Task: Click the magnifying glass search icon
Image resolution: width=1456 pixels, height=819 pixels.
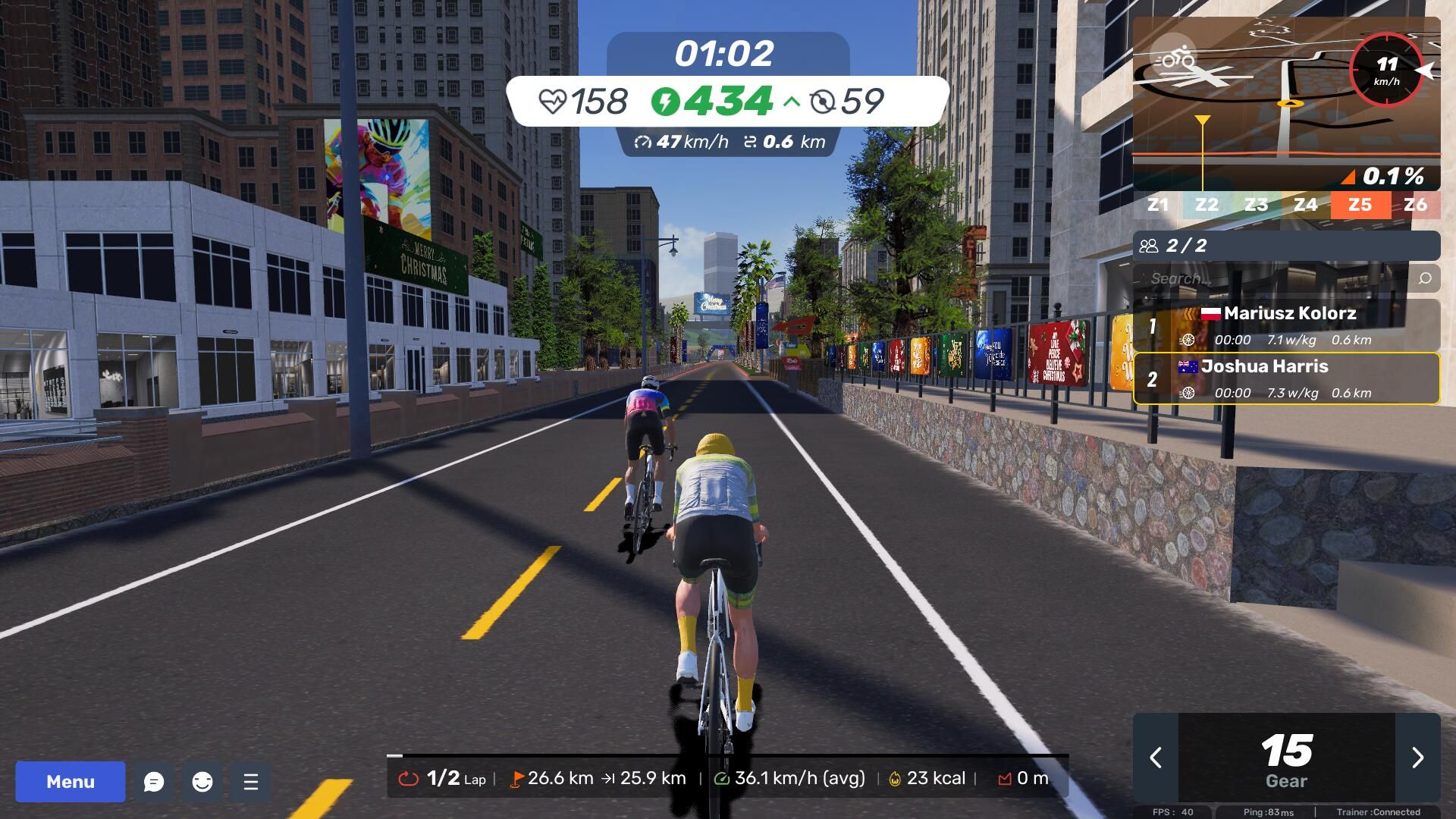Action: (1425, 278)
